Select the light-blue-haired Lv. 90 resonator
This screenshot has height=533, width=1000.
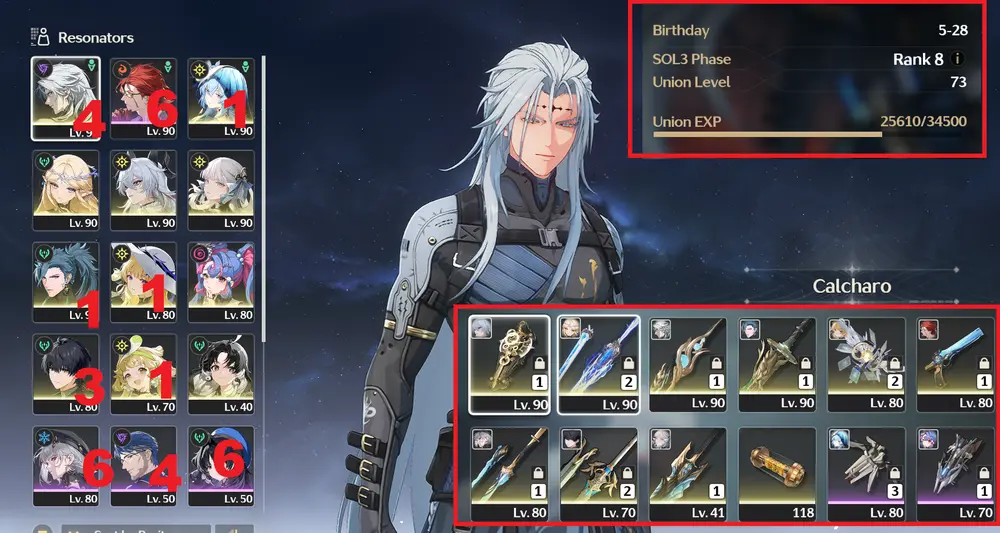[220, 97]
